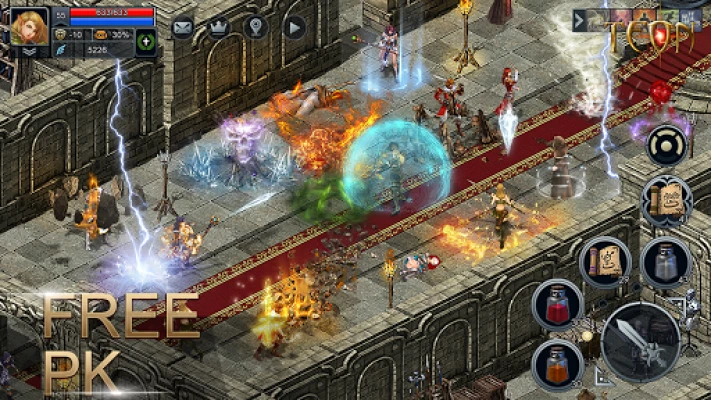The image size is (711, 400).
Task: Tap the green cross button
Action: click(x=145, y=42)
